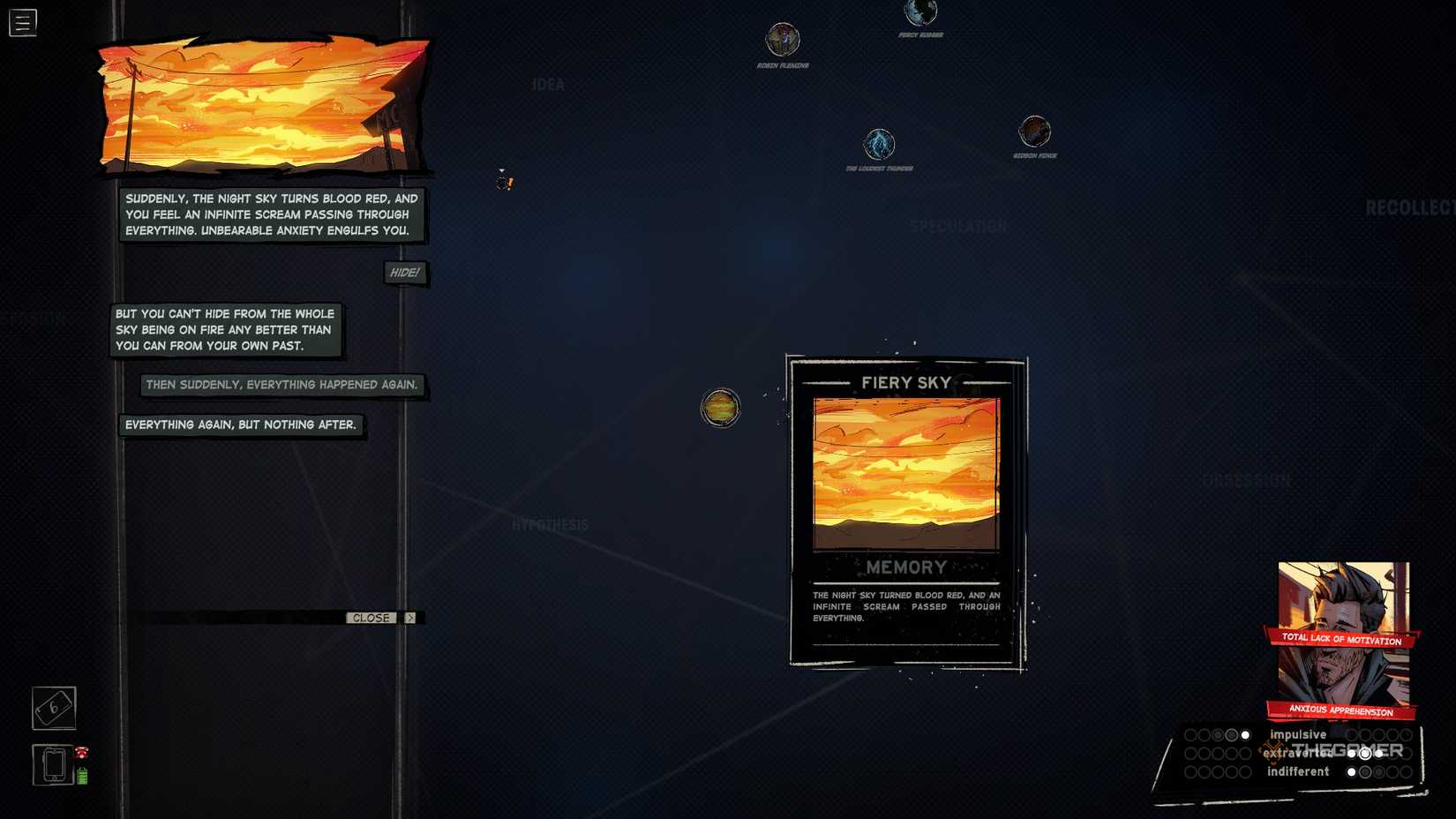This screenshot has height=819, width=1456.
Task: Click the small orange sky orb node
Action: click(x=720, y=408)
